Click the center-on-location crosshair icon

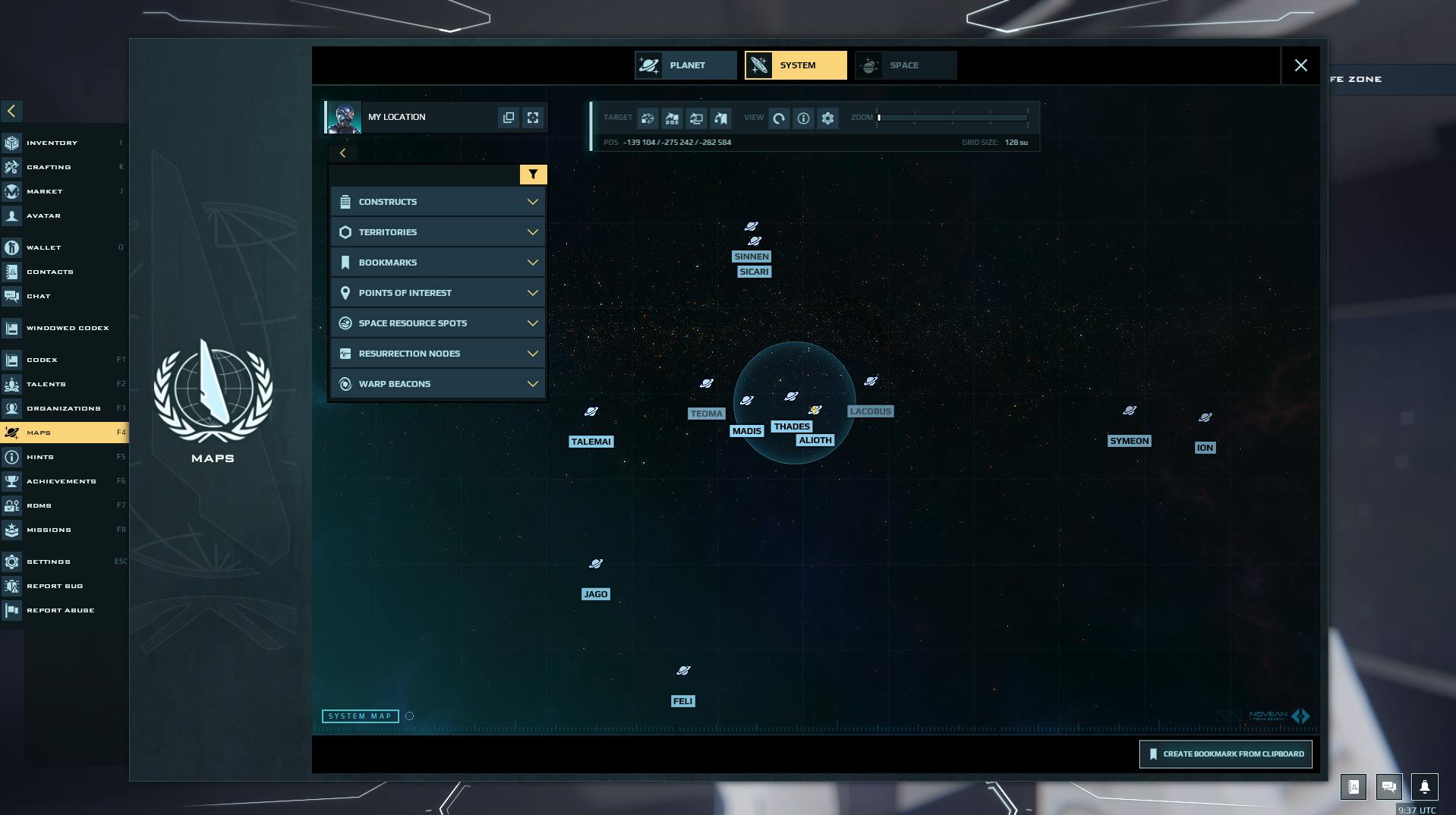pos(533,117)
